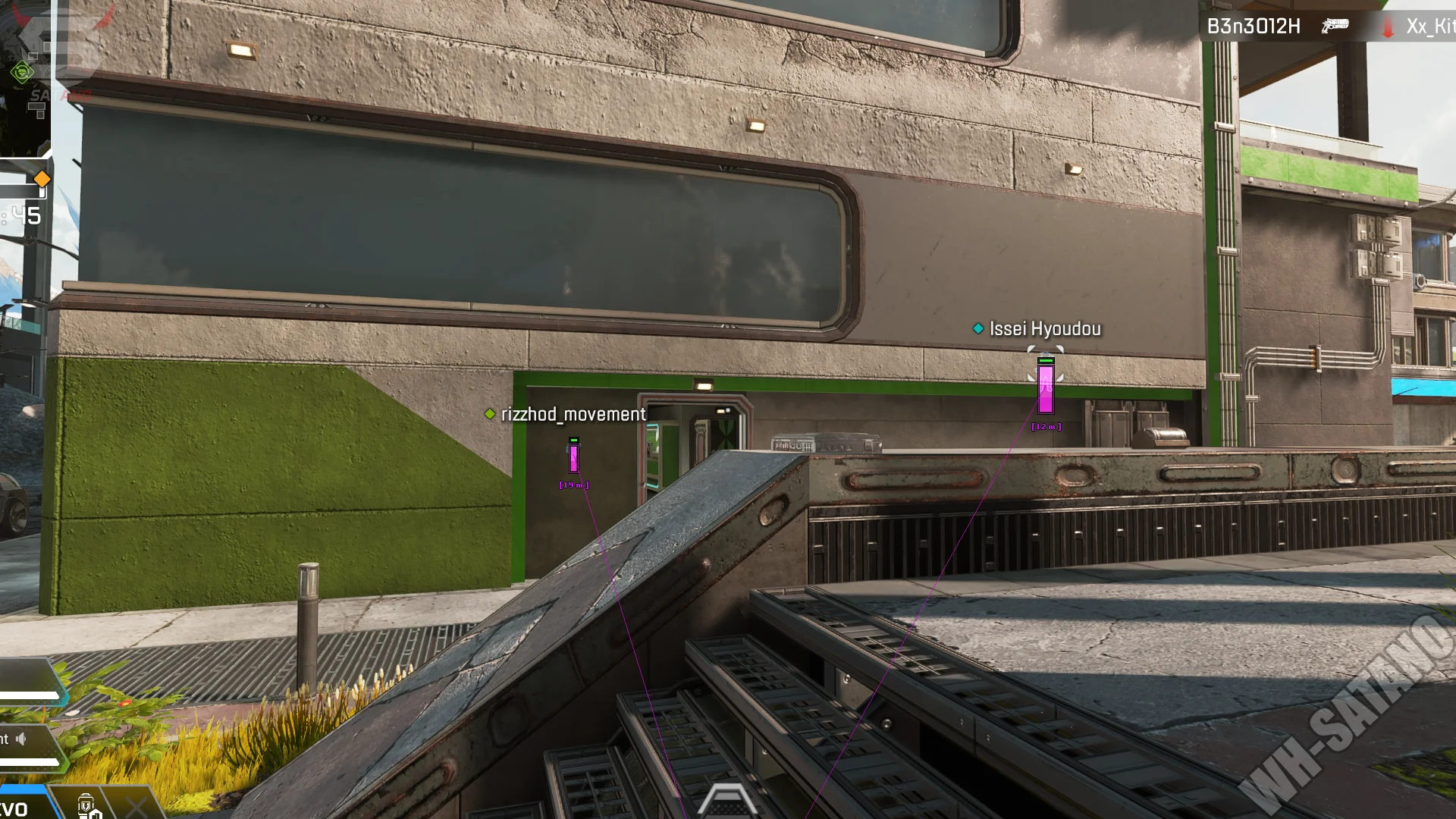
Task: Select the rizzhod_movement teammate name tag
Action: 573,415
